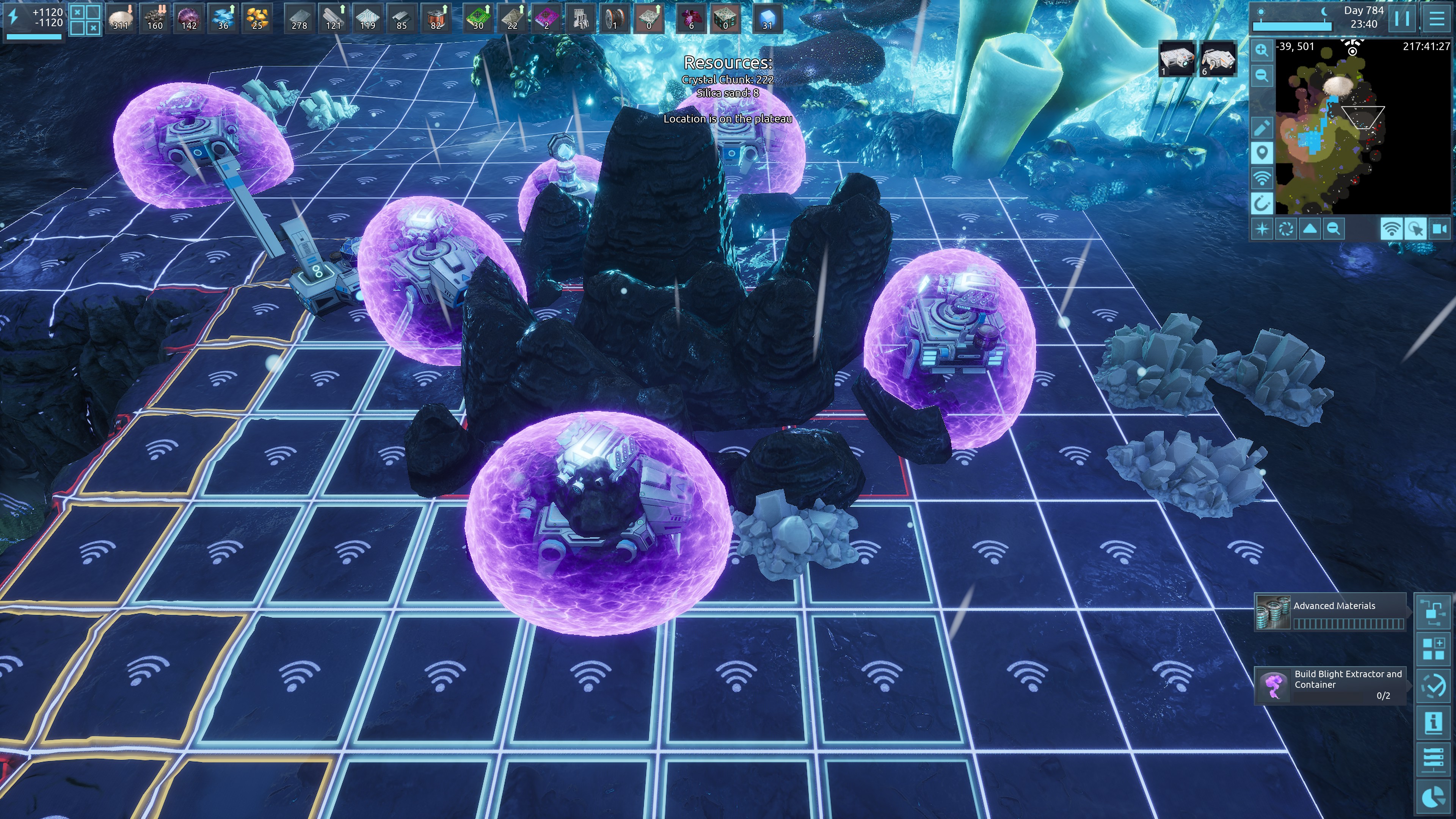Toggle the magnet button beside the minimap
The width and height of the screenshot is (1456, 819).
(1261, 203)
